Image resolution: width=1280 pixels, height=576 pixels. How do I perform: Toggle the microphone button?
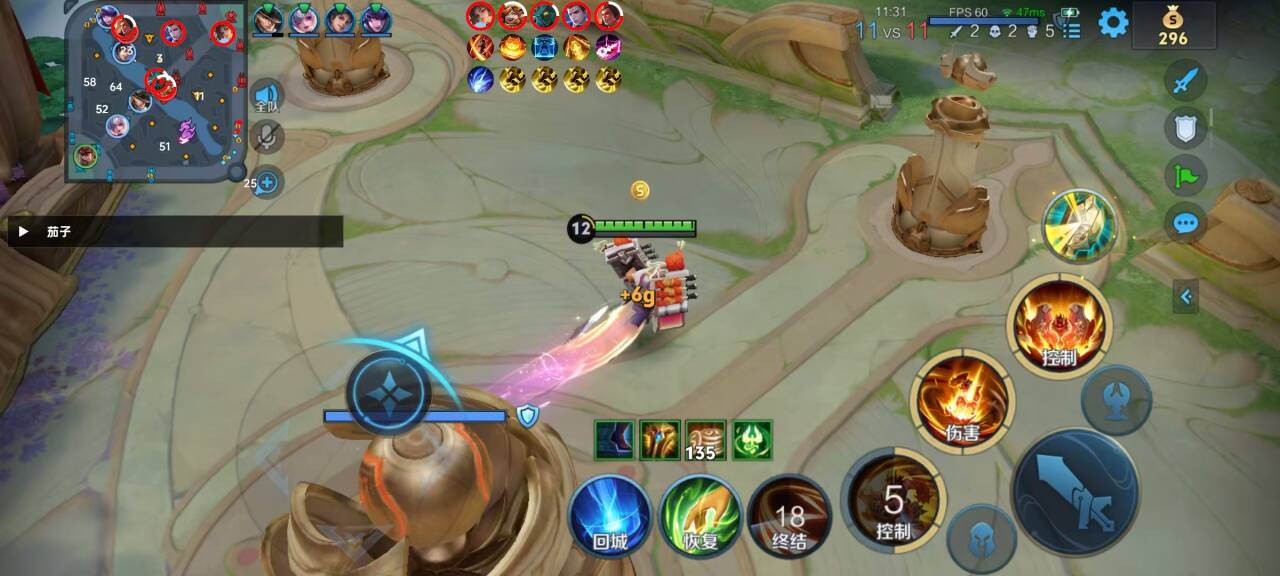266,137
